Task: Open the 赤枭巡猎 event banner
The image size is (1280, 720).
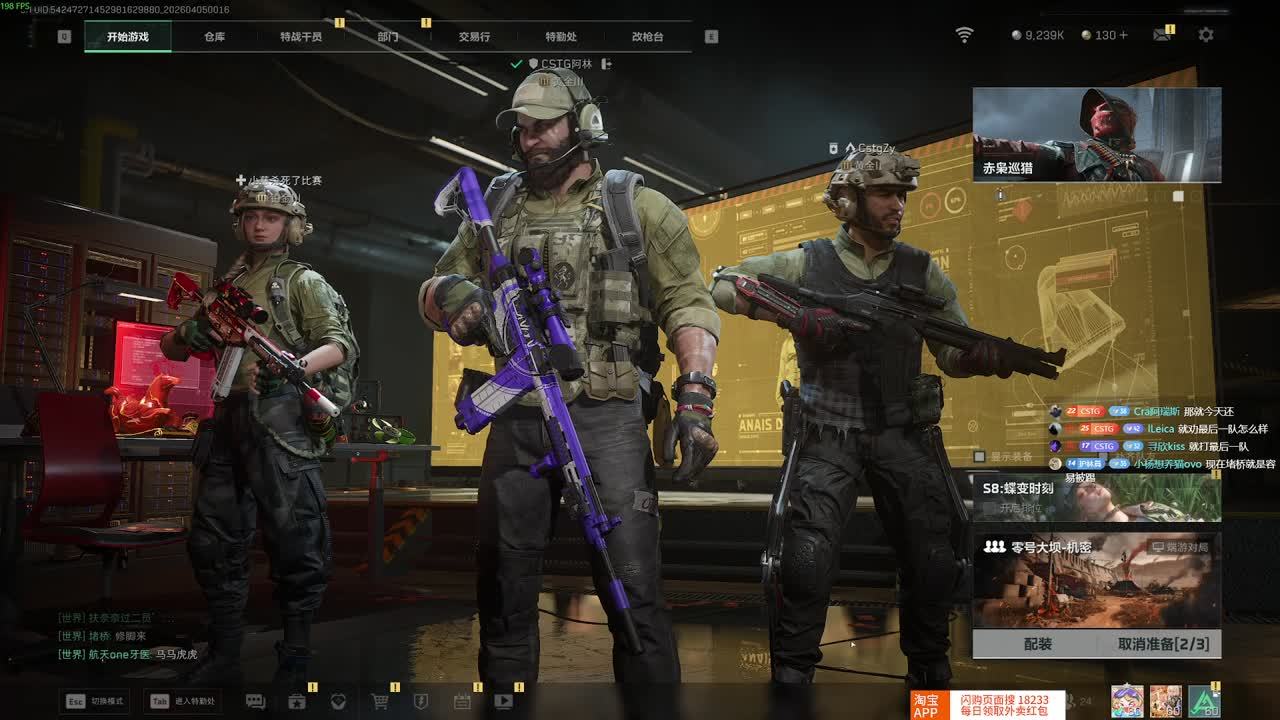Action: [1097, 135]
